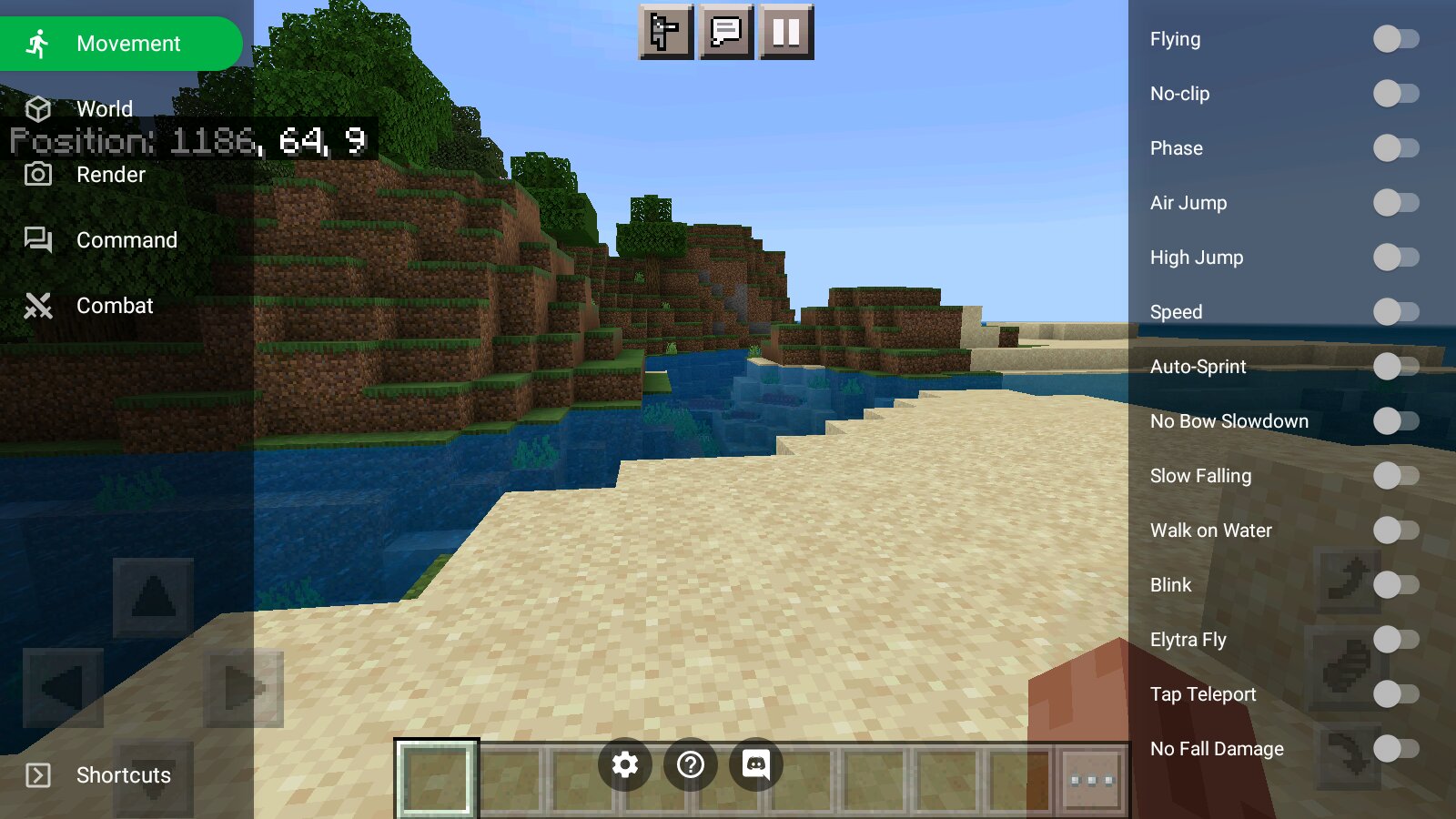Image resolution: width=1456 pixels, height=819 pixels.
Task: Open the Combat category
Action: (114, 306)
